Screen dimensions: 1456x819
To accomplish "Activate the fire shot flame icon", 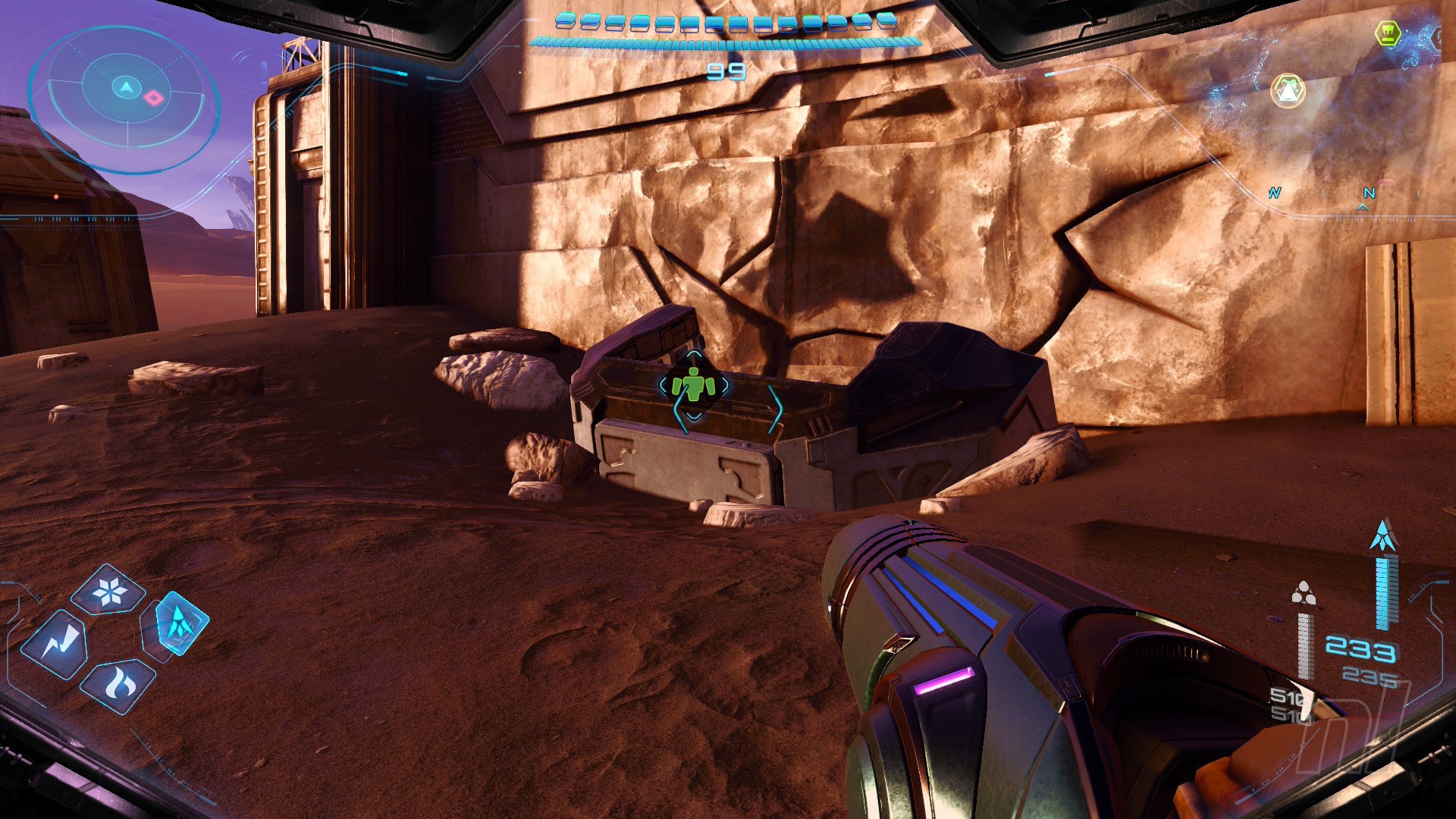I will pos(118,685).
